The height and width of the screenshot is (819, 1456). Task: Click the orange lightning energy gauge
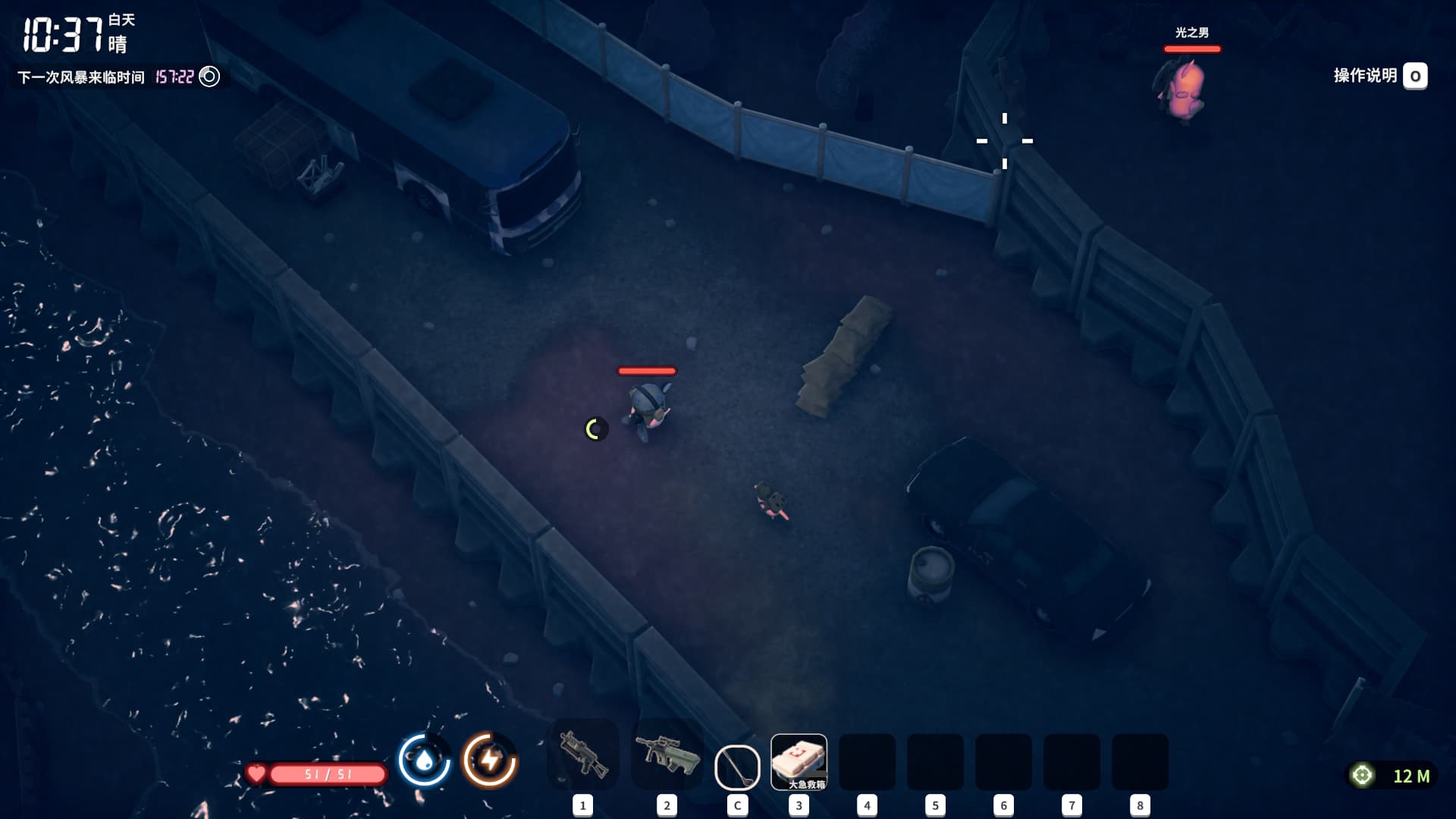pos(490,760)
